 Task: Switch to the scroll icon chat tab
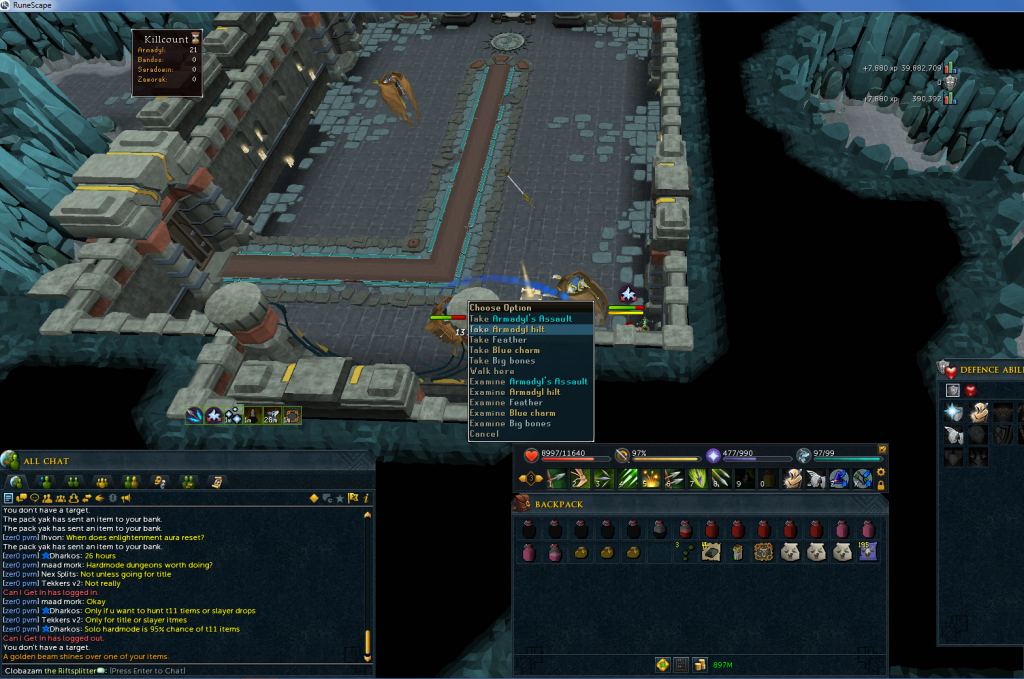click(x=216, y=481)
